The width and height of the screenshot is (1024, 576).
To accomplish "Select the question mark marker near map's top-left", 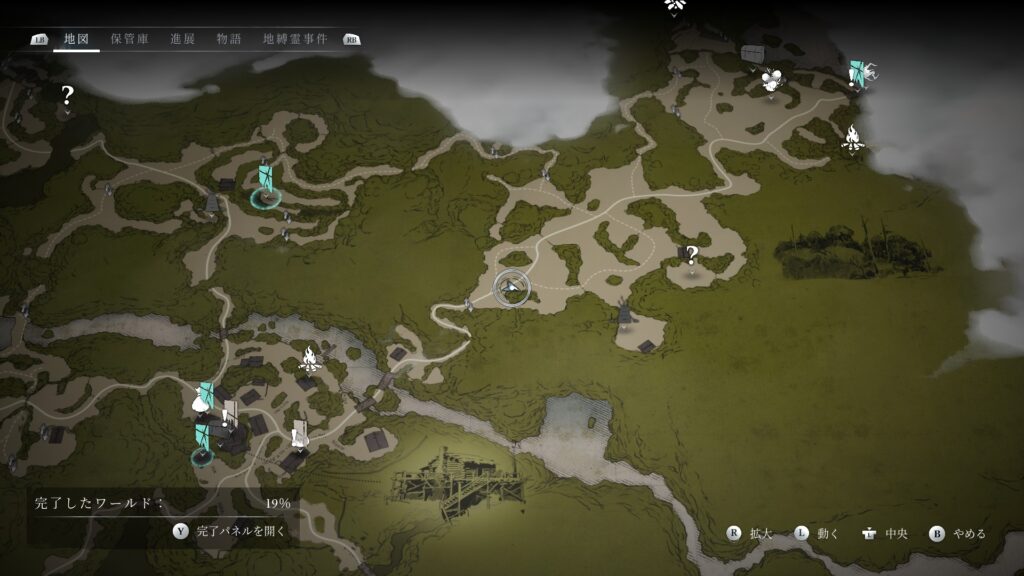I will pos(67,96).
